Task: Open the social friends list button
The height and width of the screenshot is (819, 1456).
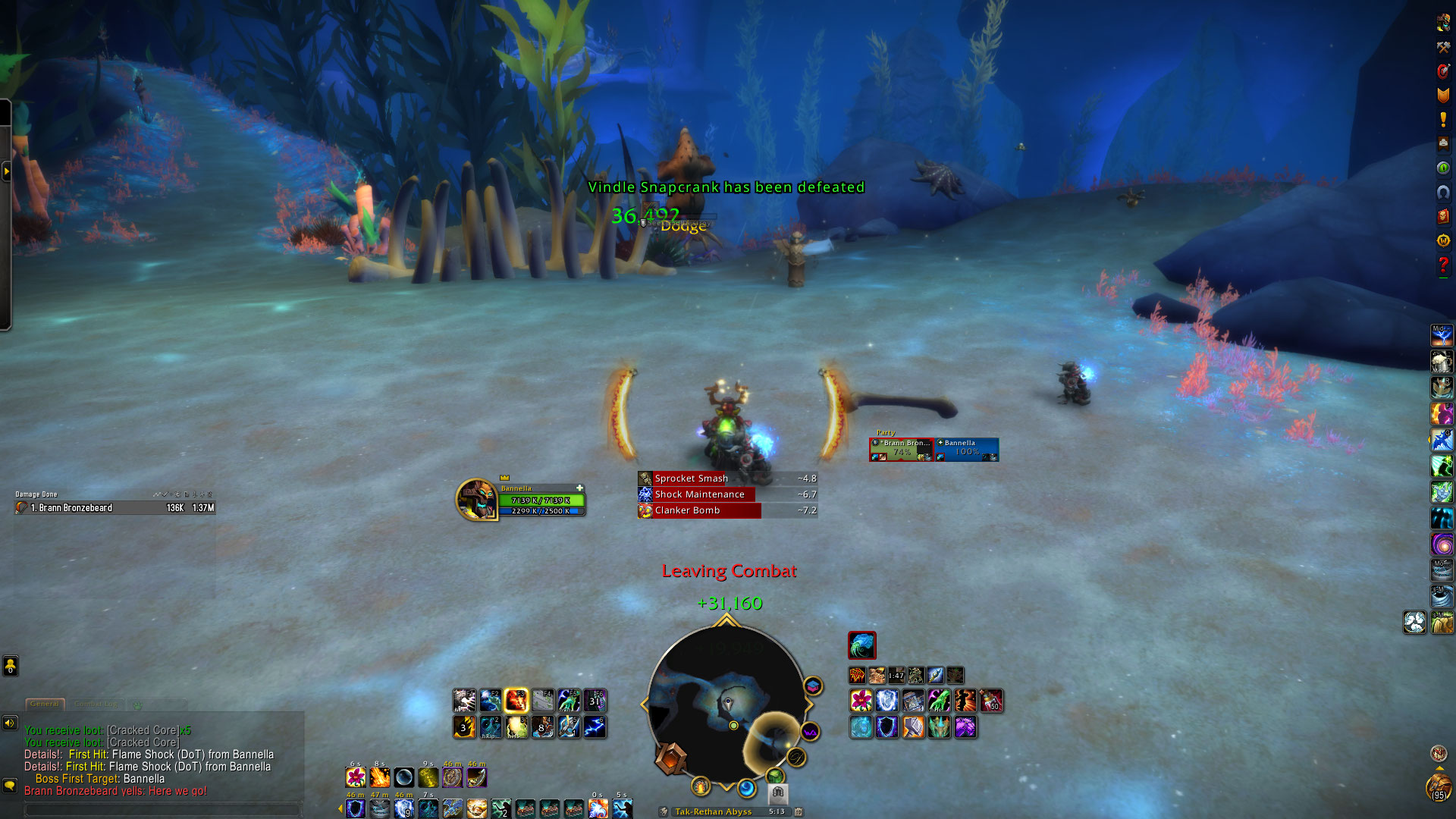Action: 10,667
